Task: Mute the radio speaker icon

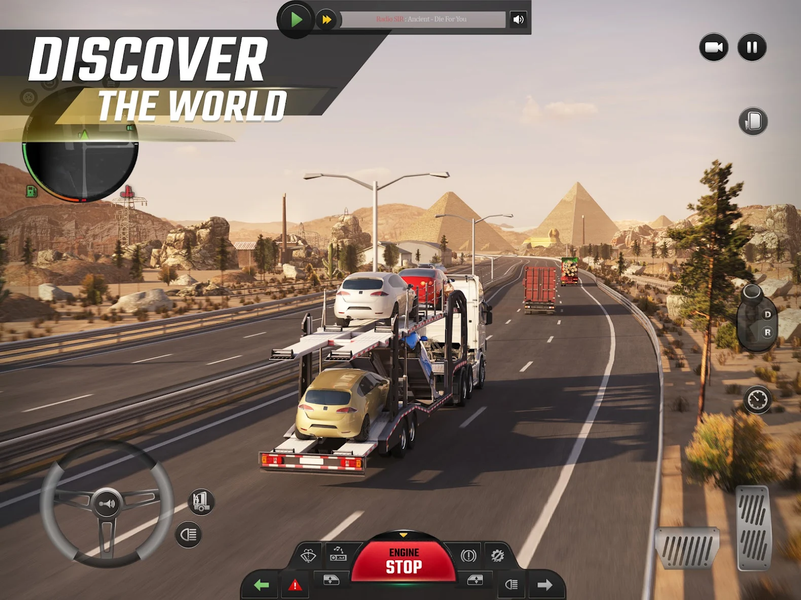Action: pos(518,19)
